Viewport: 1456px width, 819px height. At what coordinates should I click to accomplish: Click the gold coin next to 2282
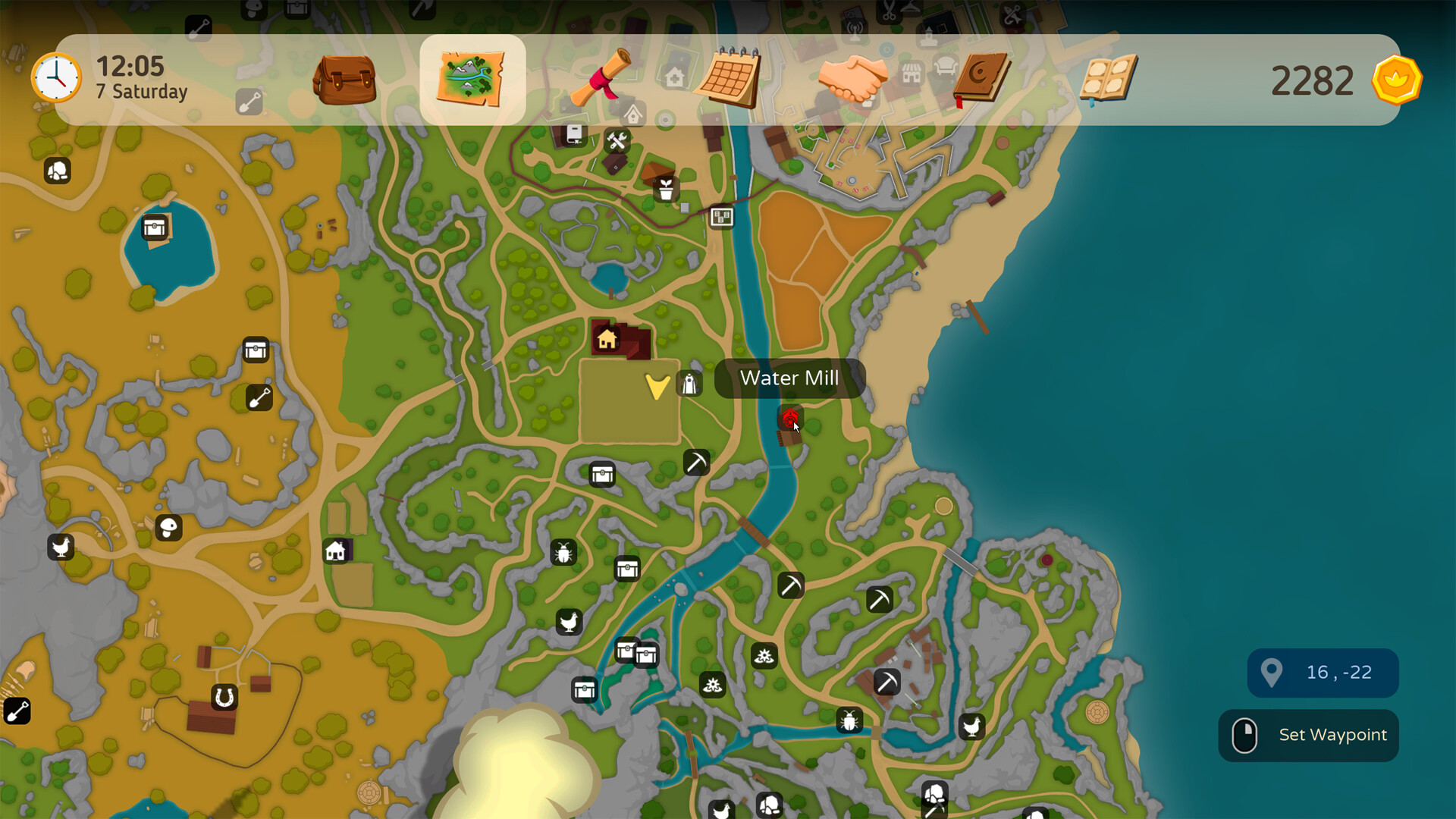coord(1396,79)
